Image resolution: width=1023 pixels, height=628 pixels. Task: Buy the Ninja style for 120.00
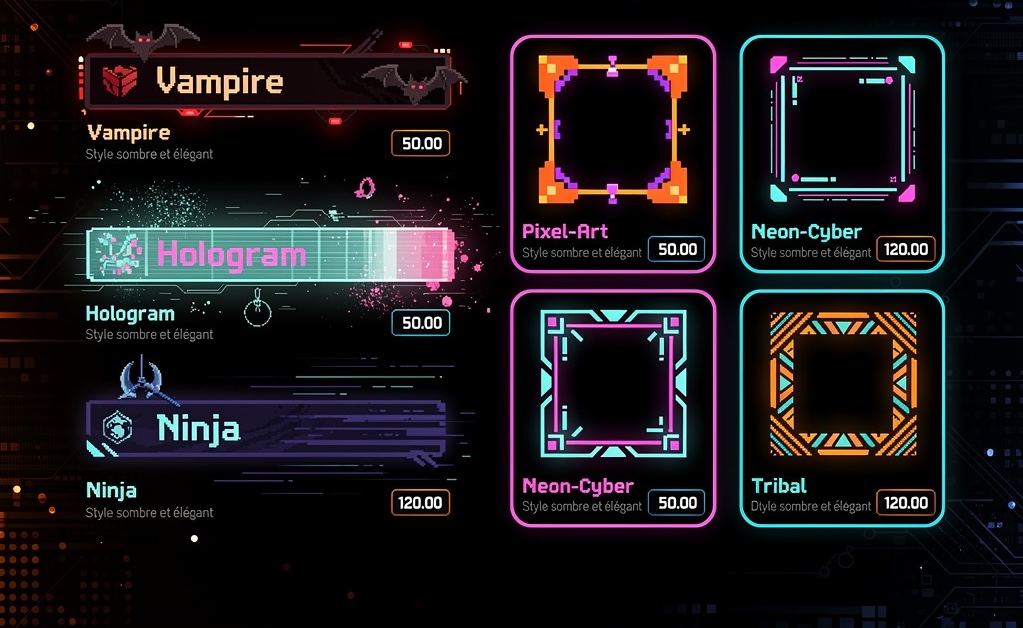(x=421, y=502)
